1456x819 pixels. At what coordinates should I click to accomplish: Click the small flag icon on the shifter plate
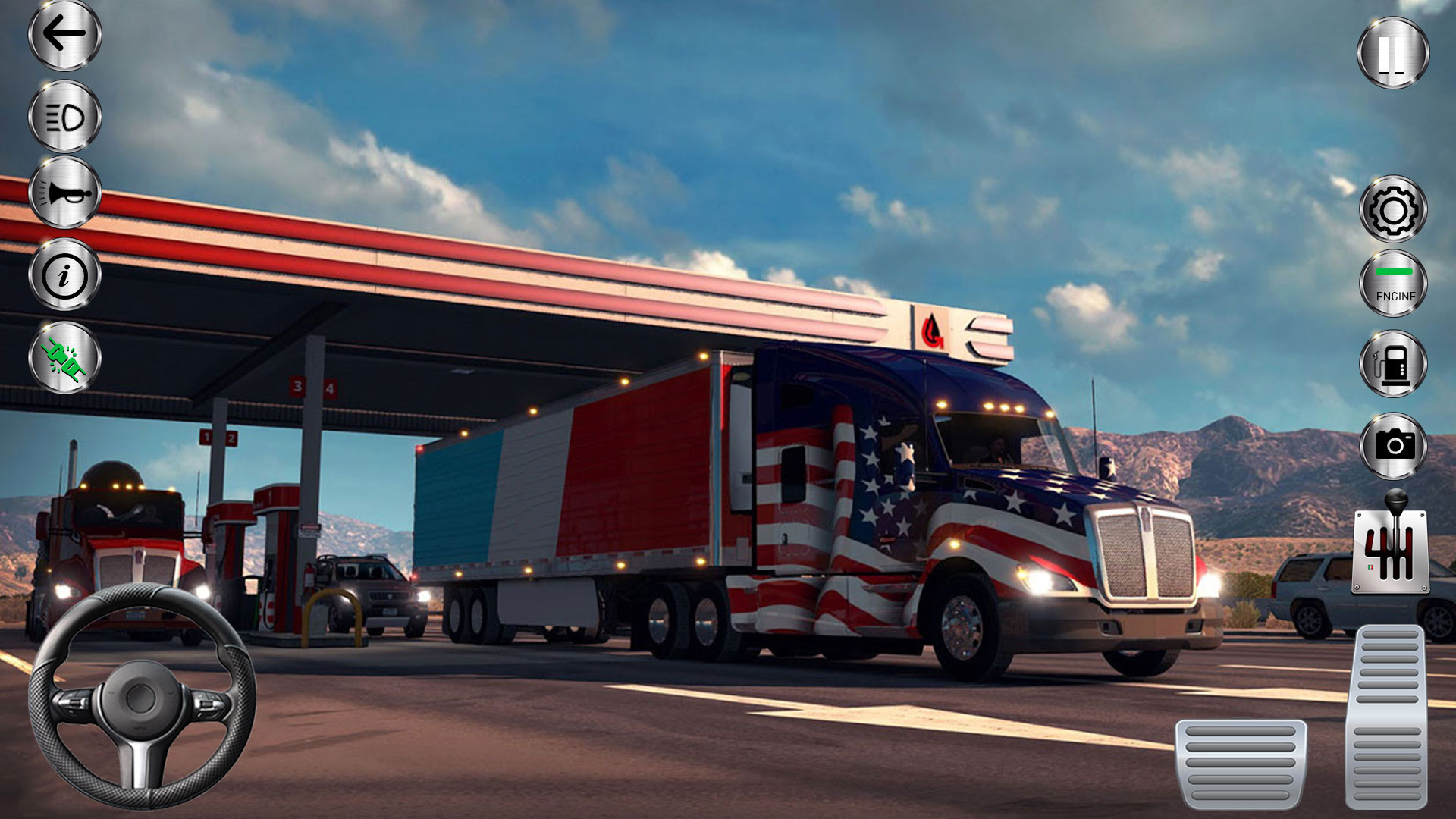click(1370, 566)
